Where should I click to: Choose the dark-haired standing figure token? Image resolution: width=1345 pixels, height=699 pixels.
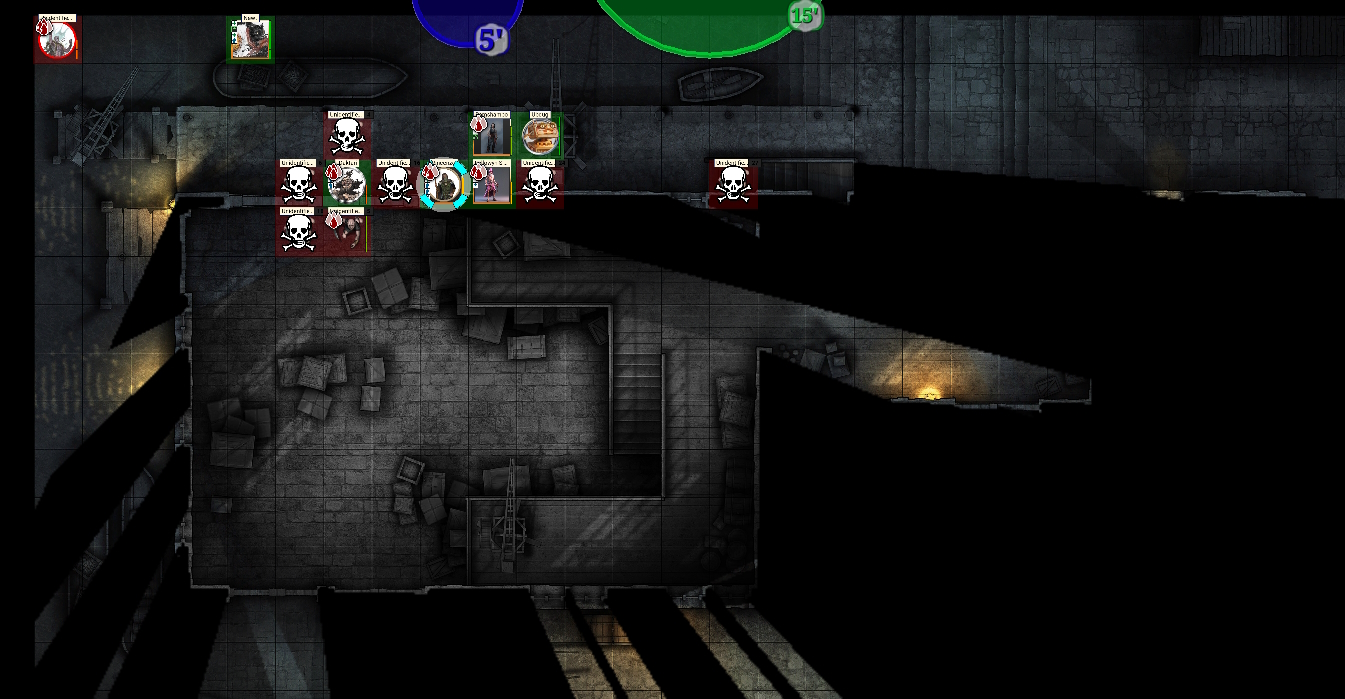(x=491, y=137)
